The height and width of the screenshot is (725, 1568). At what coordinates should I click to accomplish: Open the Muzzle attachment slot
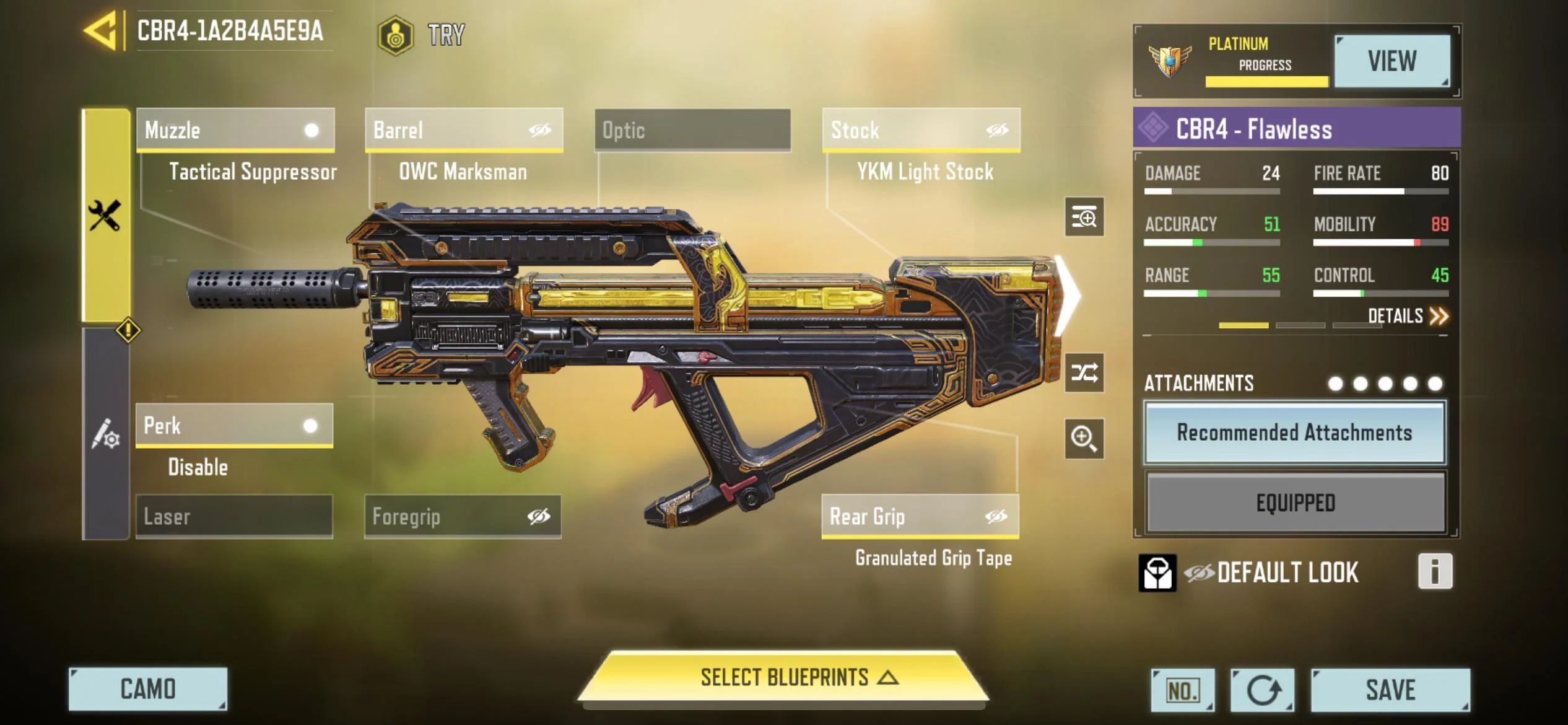235,130
